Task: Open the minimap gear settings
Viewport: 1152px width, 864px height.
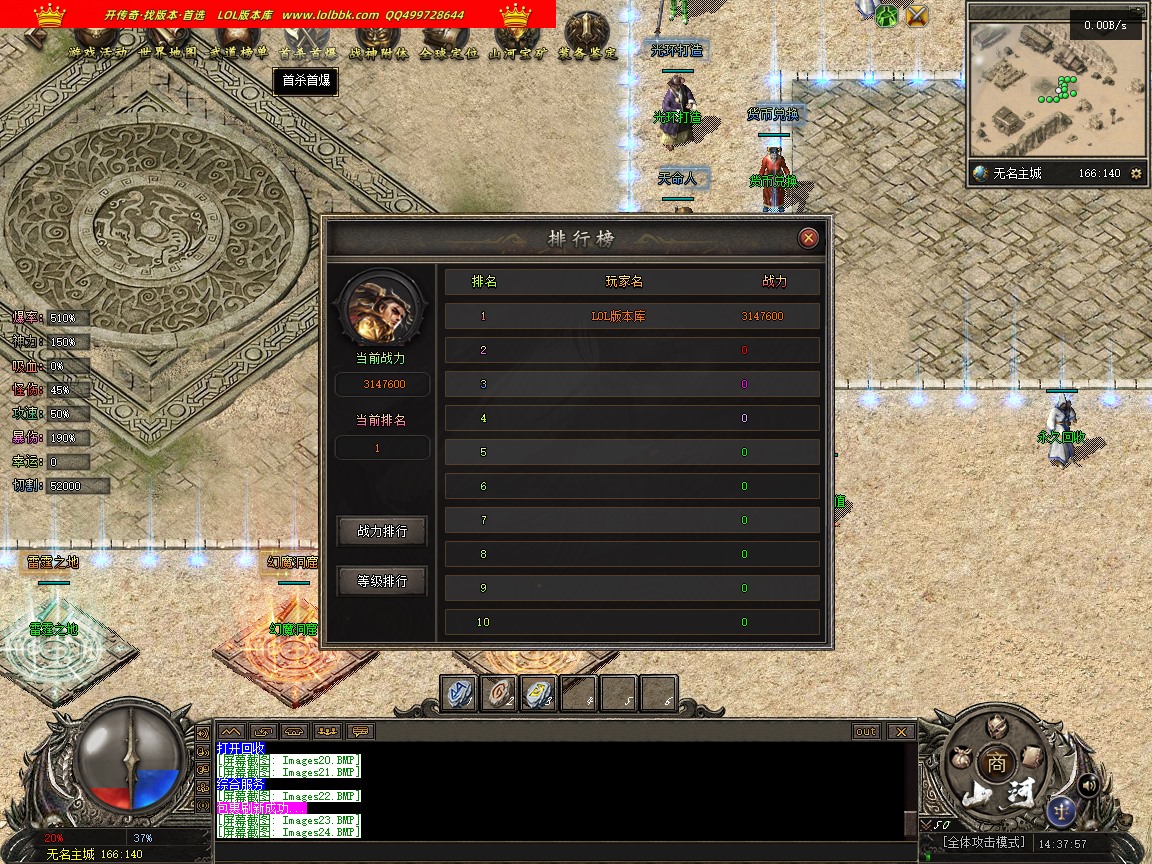Action: click(x=1136, y=173)
